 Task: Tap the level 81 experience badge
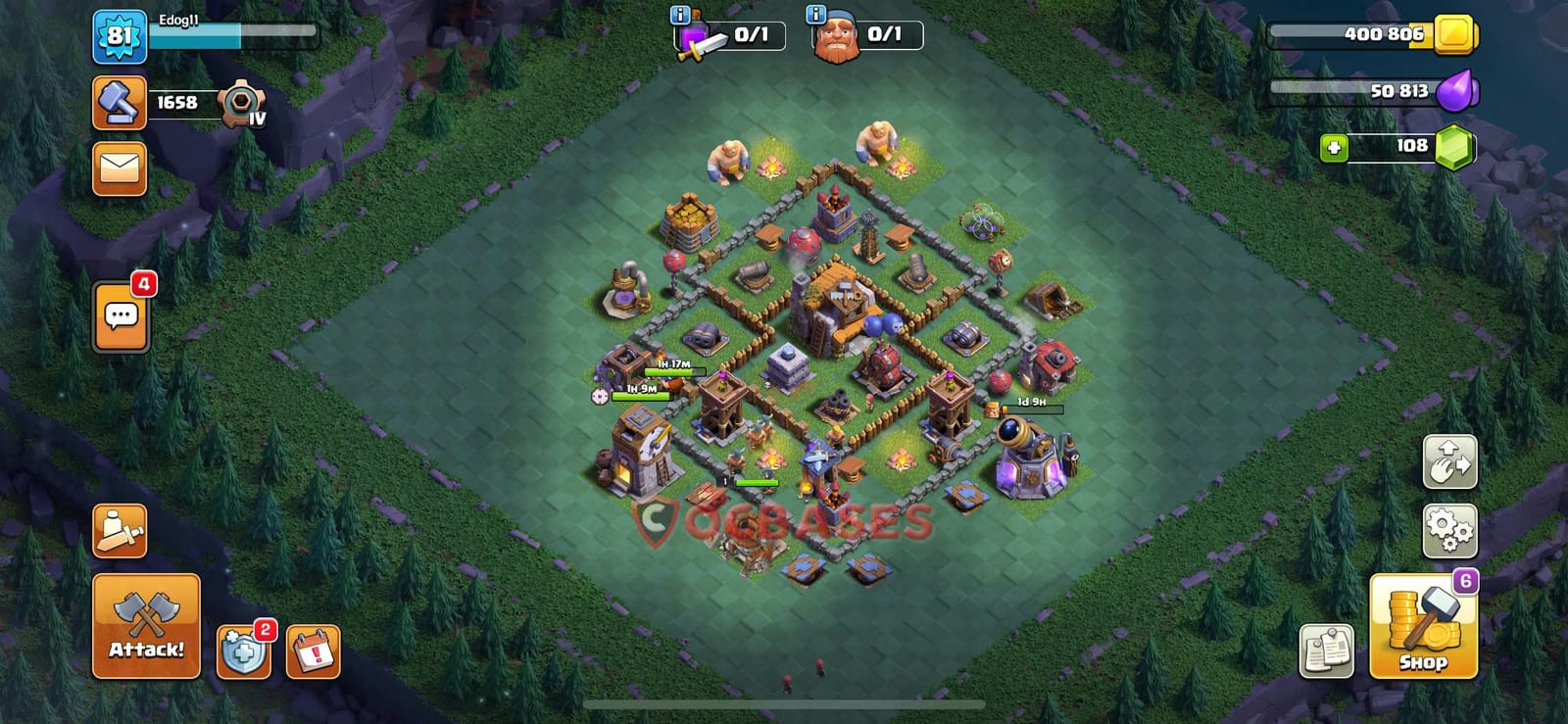coord(120,37)
